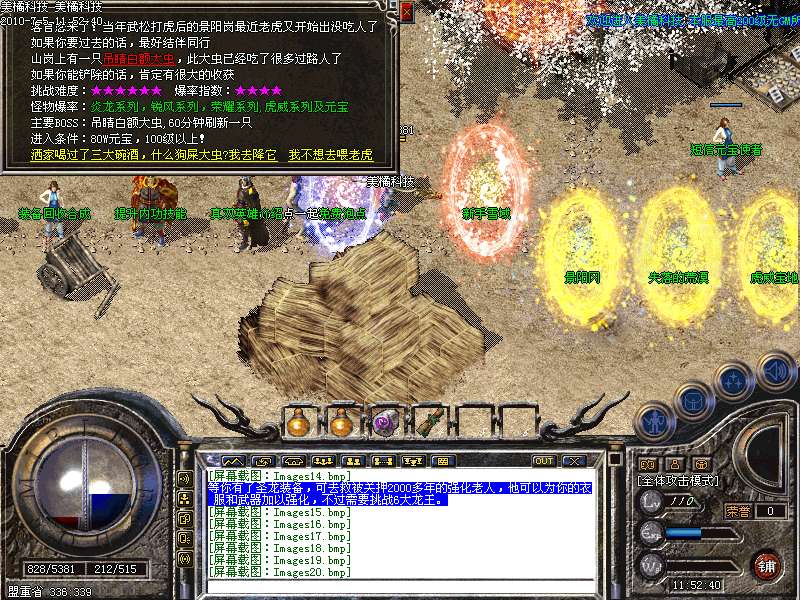The image size is (800, 600).
Task: Open the skills round button with four stars
Action: click(x=735, y=380)
